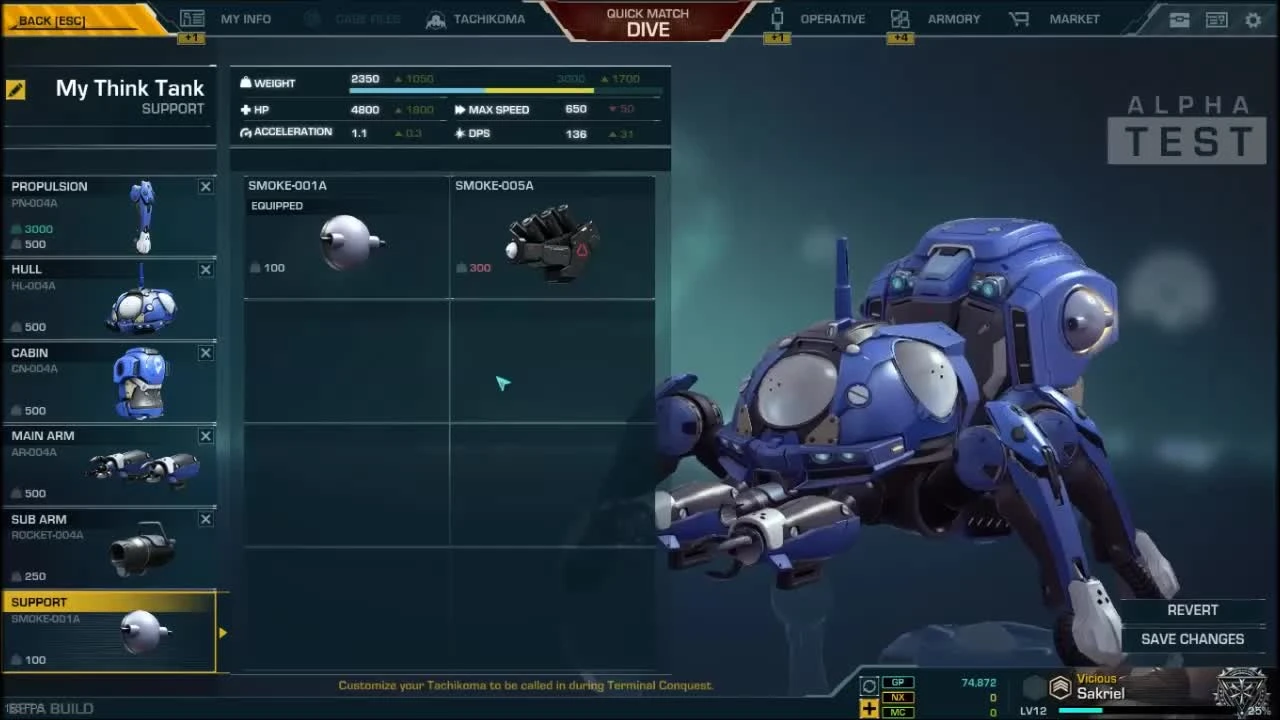Screen dimensions: 1280x720
Task: Select the SMOKE-005A launcher
Action: pyautogui.click(x=552, y=235)
